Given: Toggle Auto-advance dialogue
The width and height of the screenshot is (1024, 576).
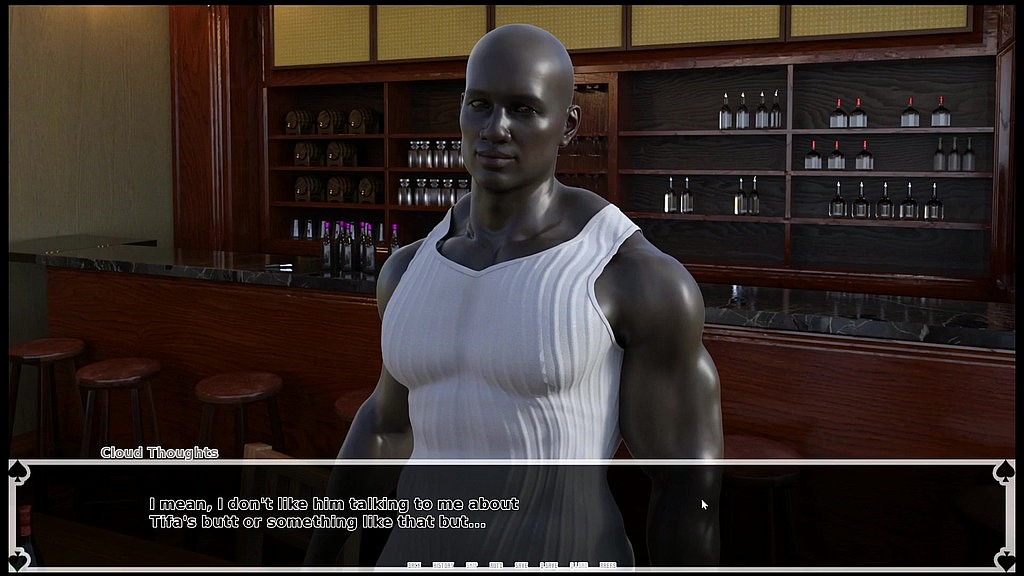Looking at the screenshot, I should click(496, 566).
